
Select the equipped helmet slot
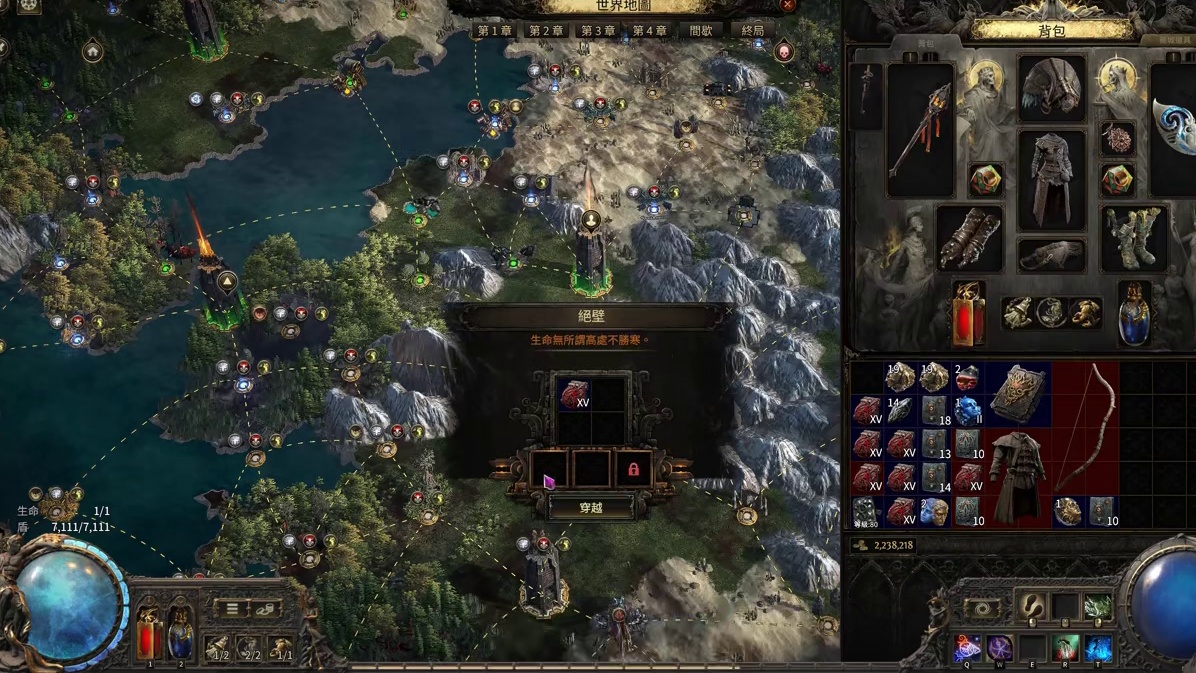[1051, 88]
